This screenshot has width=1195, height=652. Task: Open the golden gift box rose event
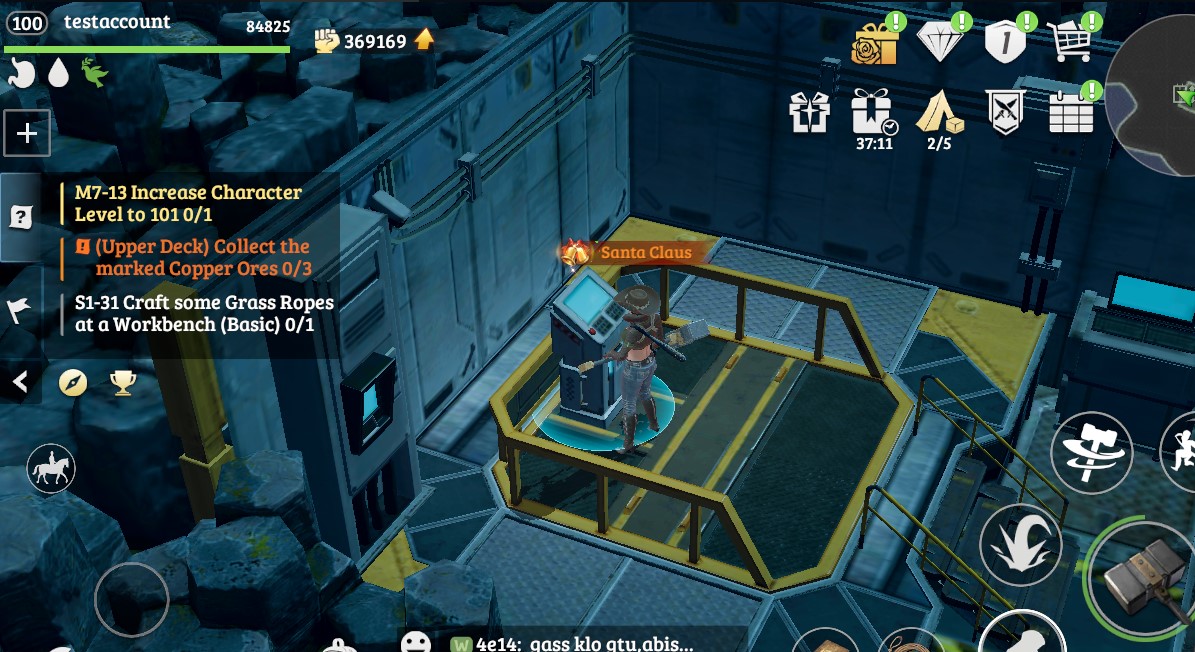click(x=875, y=43)
